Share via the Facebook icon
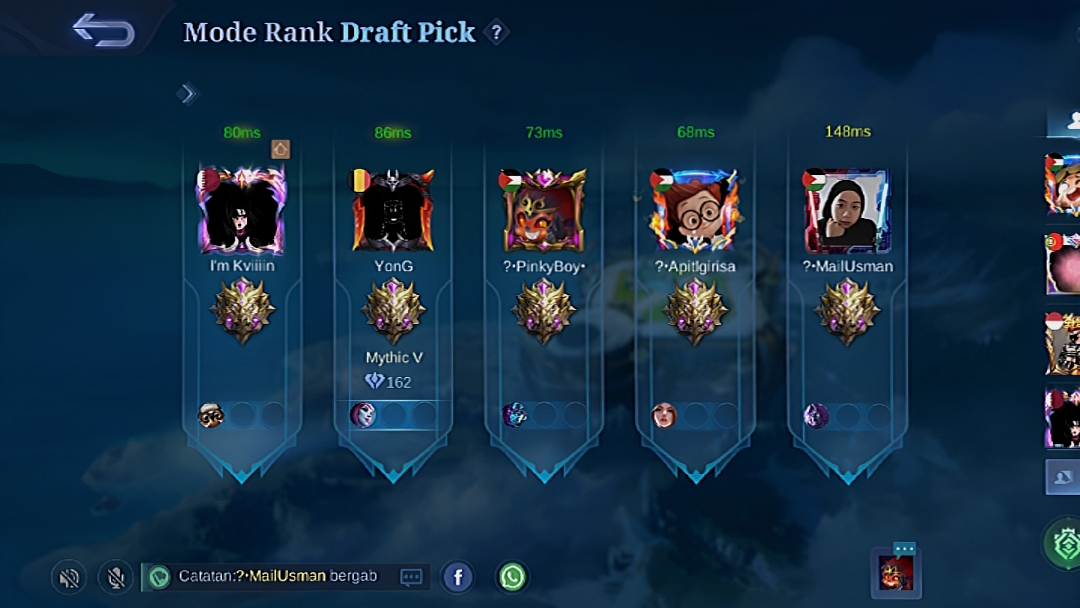This screenshot has height=608, width=1080. click(x=457, y=577)
